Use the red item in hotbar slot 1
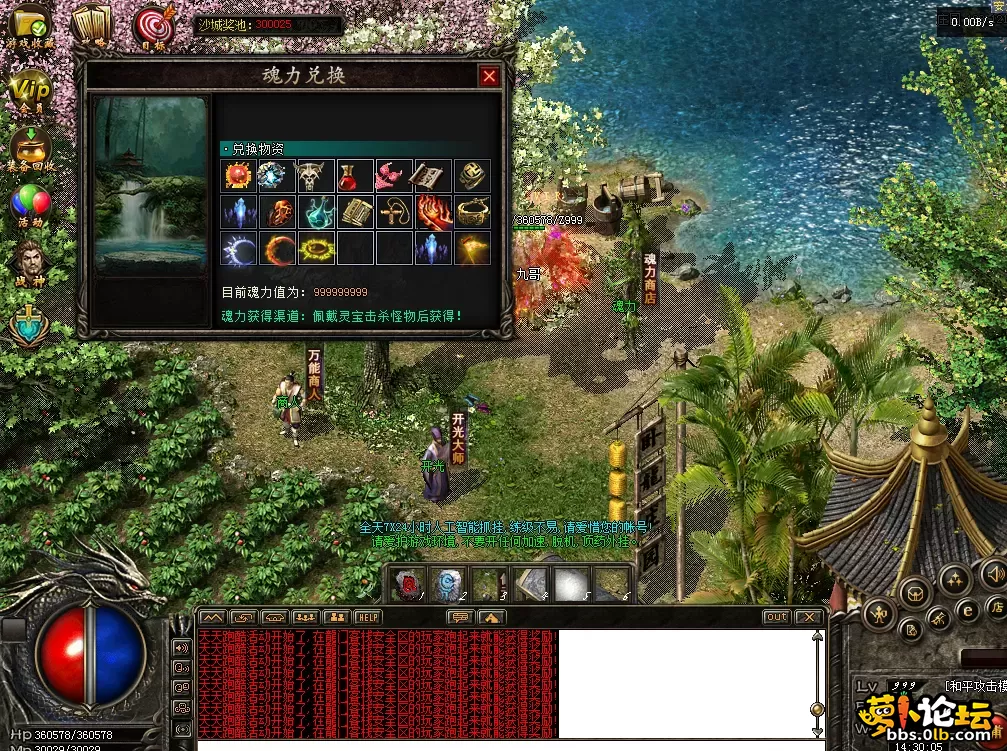1007x751 pixels. [x=407, y=584]
